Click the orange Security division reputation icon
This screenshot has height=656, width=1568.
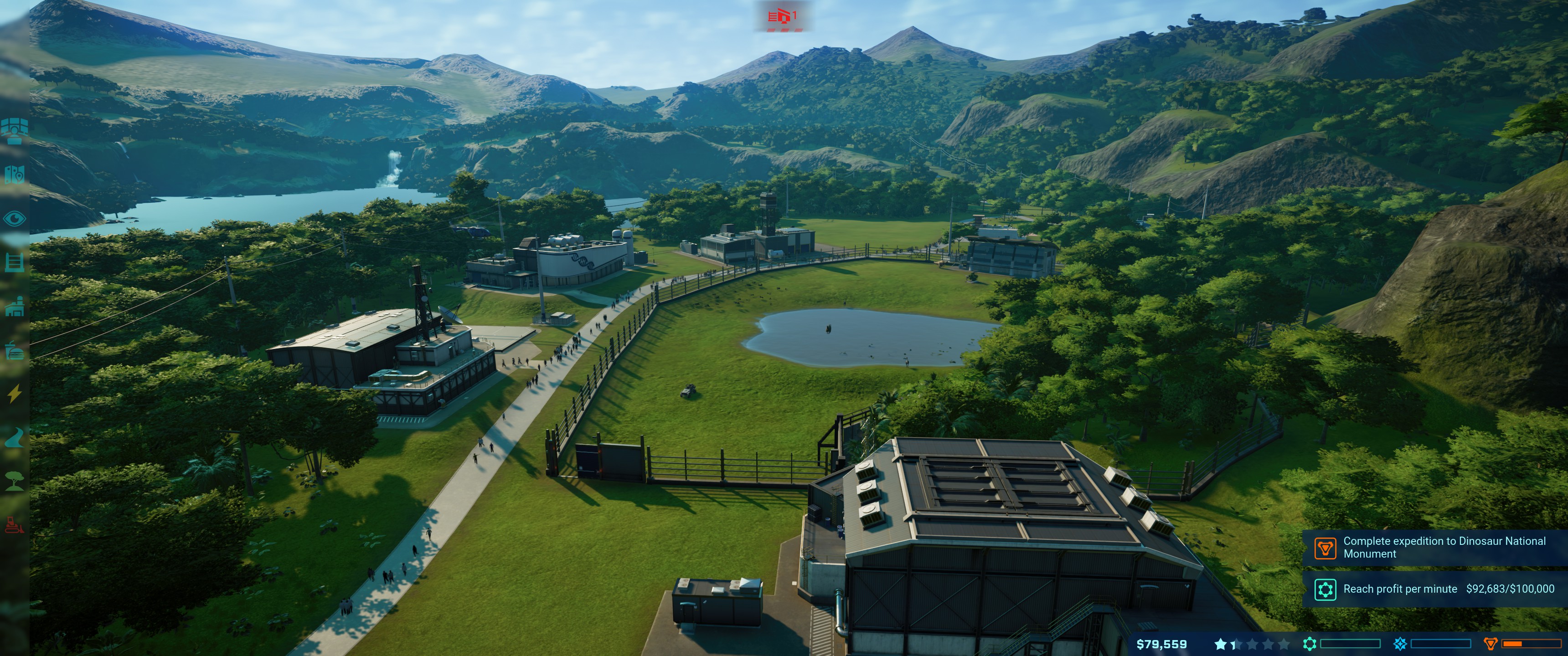[1491, 644]
